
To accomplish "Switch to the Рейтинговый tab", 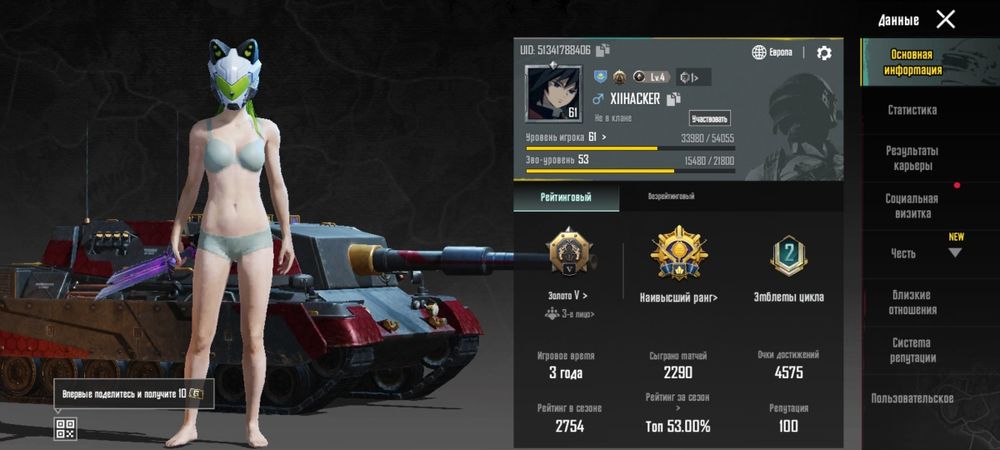I will [566, 197].
